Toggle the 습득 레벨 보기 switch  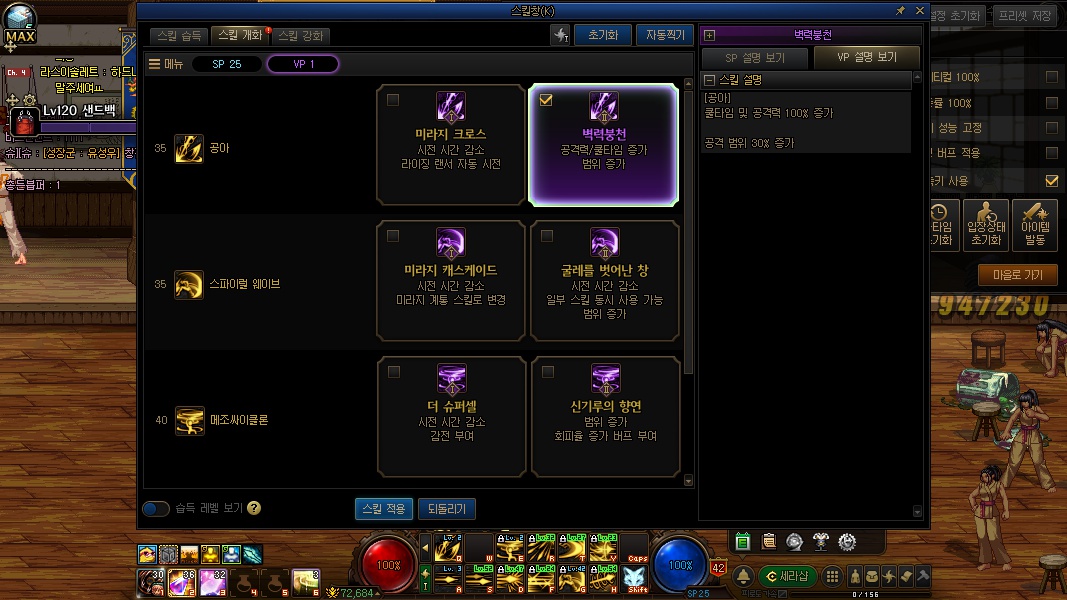click(x=156, y=508)
